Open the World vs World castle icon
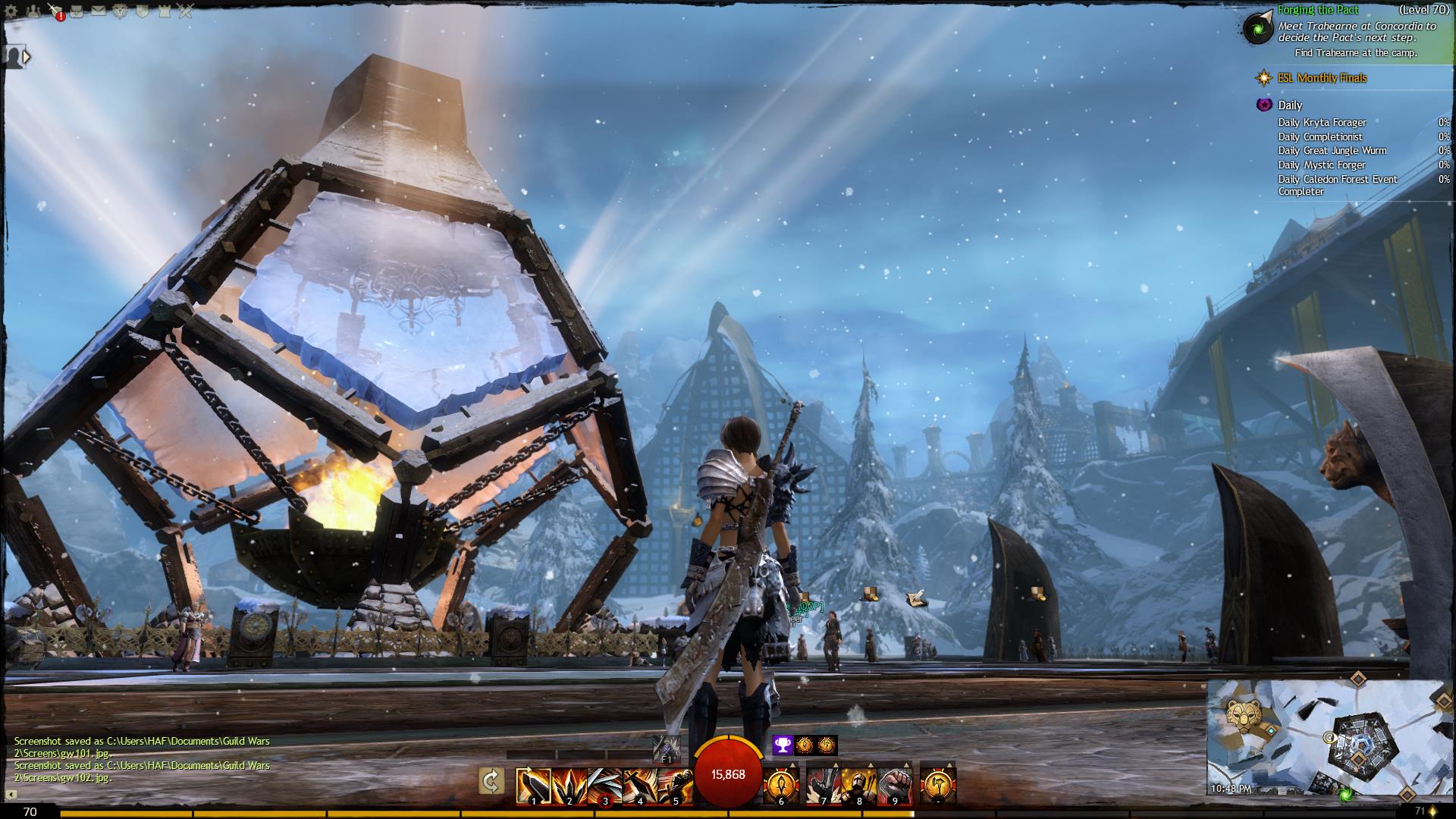The width and height of the screenshot is (1456, 819). [164, 11]
